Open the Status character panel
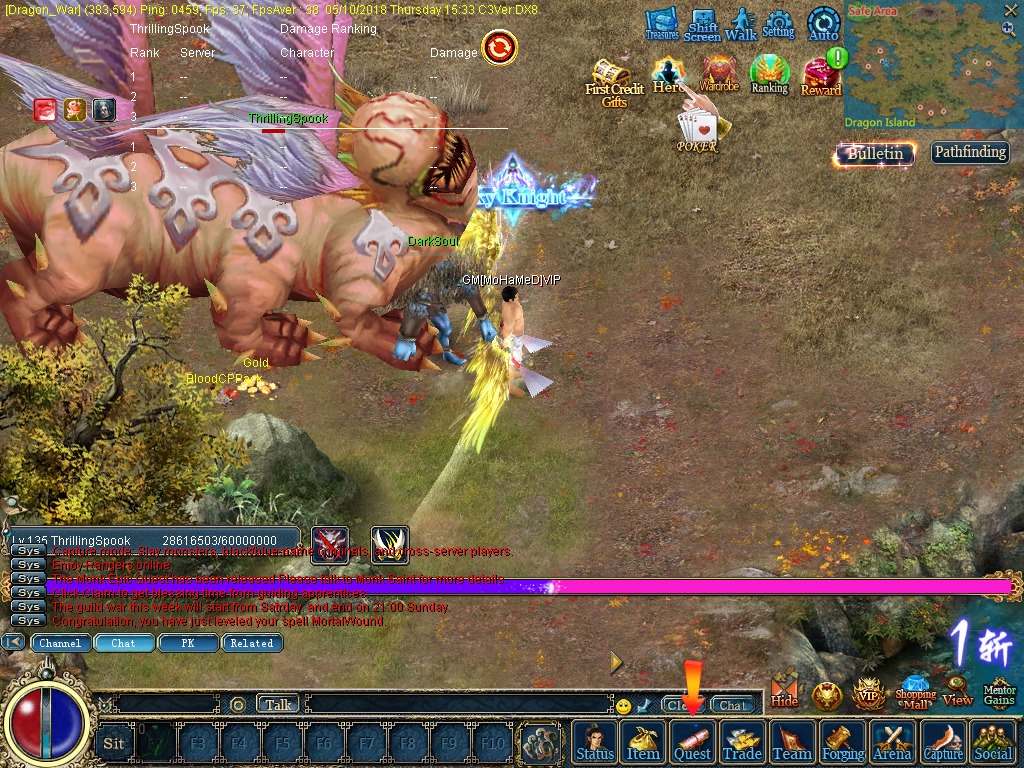Image resolution: width=1024 pixels, height=768 pixels. coord(595,742)
